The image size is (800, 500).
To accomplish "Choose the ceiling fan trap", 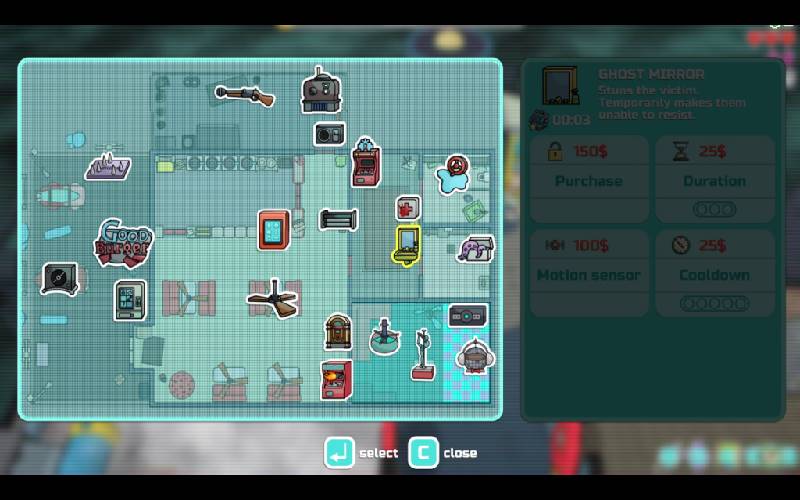I will coord(273,298).
